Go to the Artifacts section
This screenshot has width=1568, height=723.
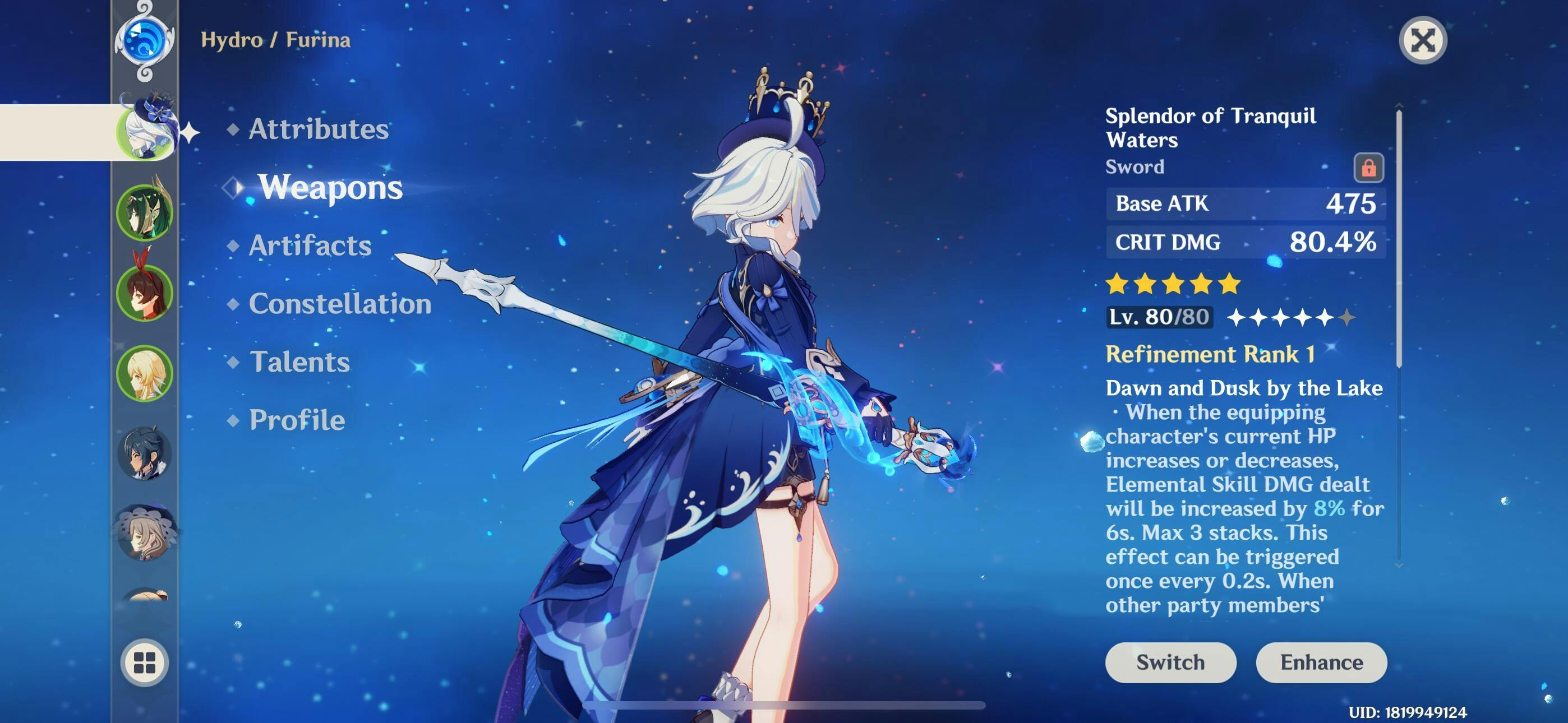[309, 245]
